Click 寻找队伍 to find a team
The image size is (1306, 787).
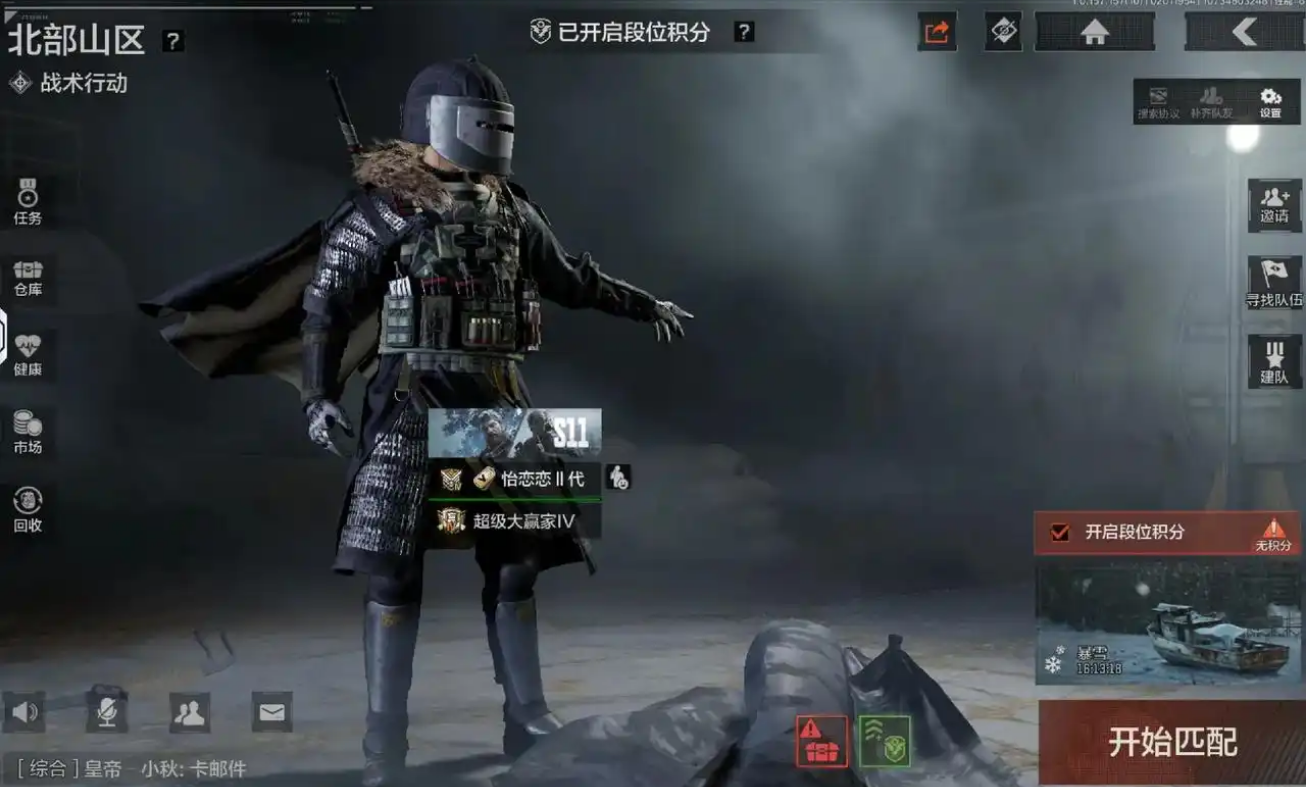pos(1274,283)
